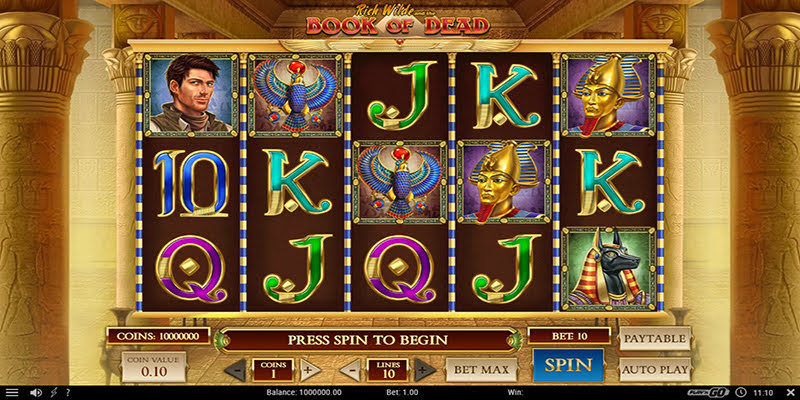Image resolution: width=800 pixels, height=400 pixels.
Task: Open the hamburger menu in the bottom bar
Action: (11, 392)
